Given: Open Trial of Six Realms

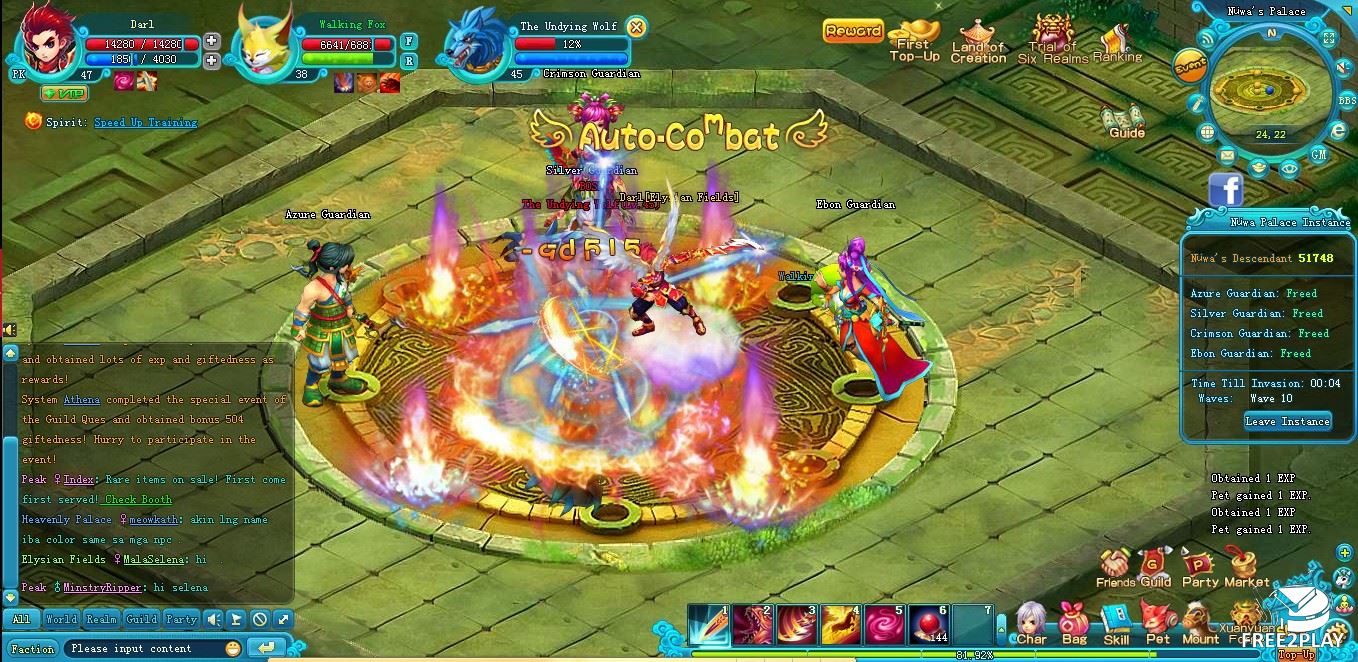Looking at the screenshot, I should (x=1052, y=42).
